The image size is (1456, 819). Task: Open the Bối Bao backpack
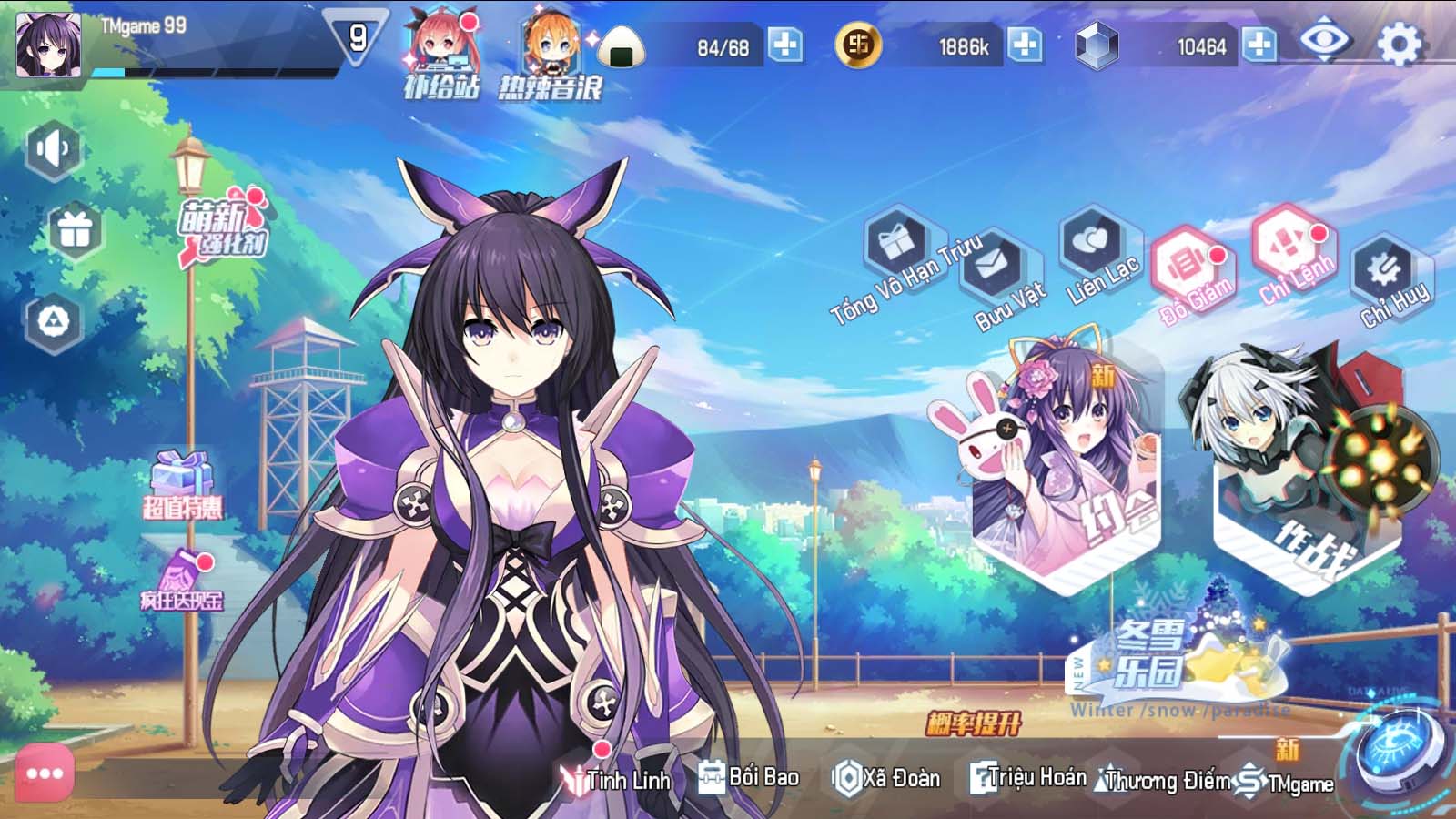[749, 776]
